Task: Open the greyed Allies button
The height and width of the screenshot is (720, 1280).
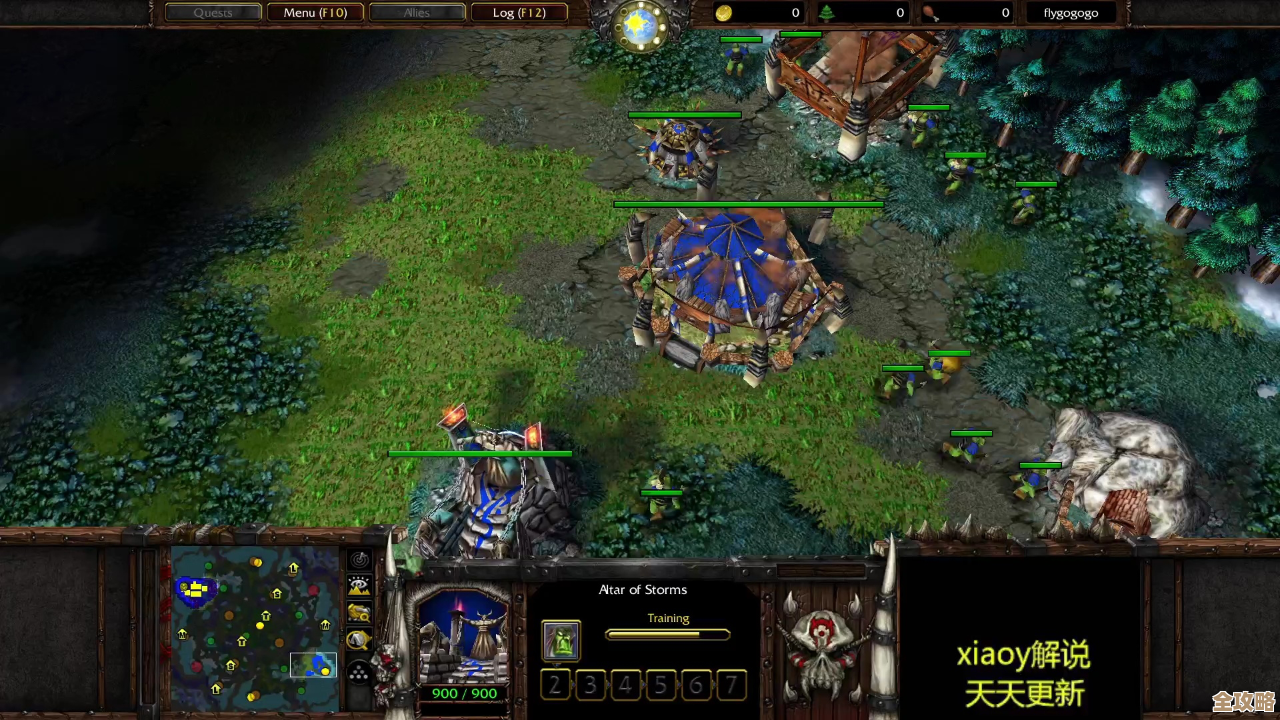Action: click(416, 13)
